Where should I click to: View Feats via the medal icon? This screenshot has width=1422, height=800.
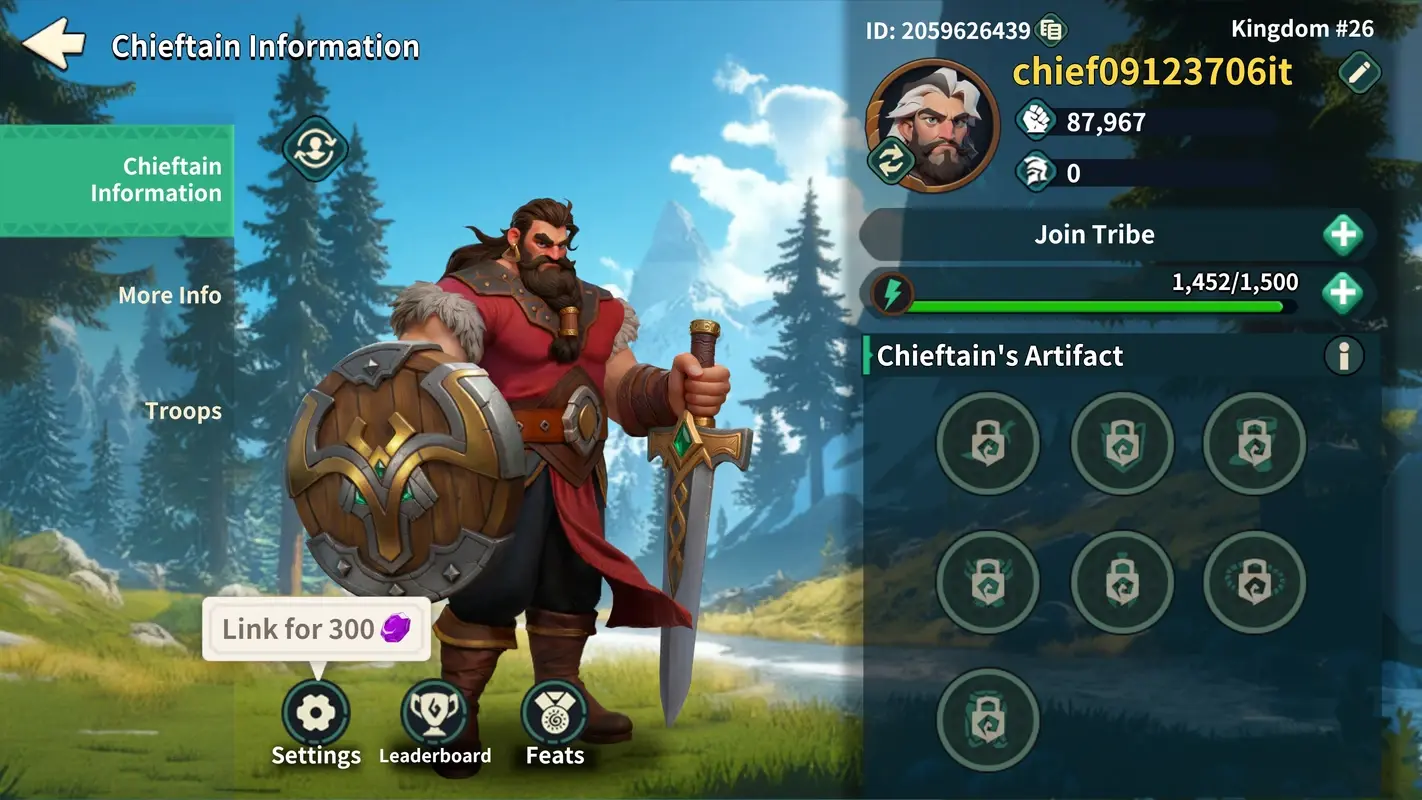coord(554,712)
